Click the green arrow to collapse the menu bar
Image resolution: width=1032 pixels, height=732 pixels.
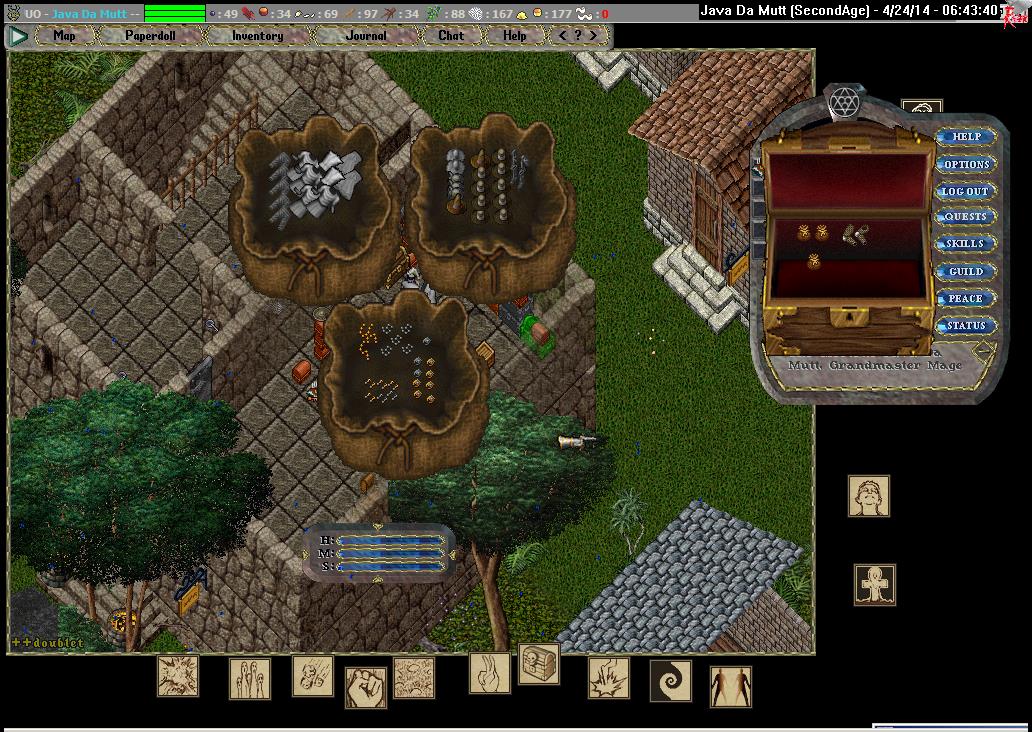(x=18, y=35)
